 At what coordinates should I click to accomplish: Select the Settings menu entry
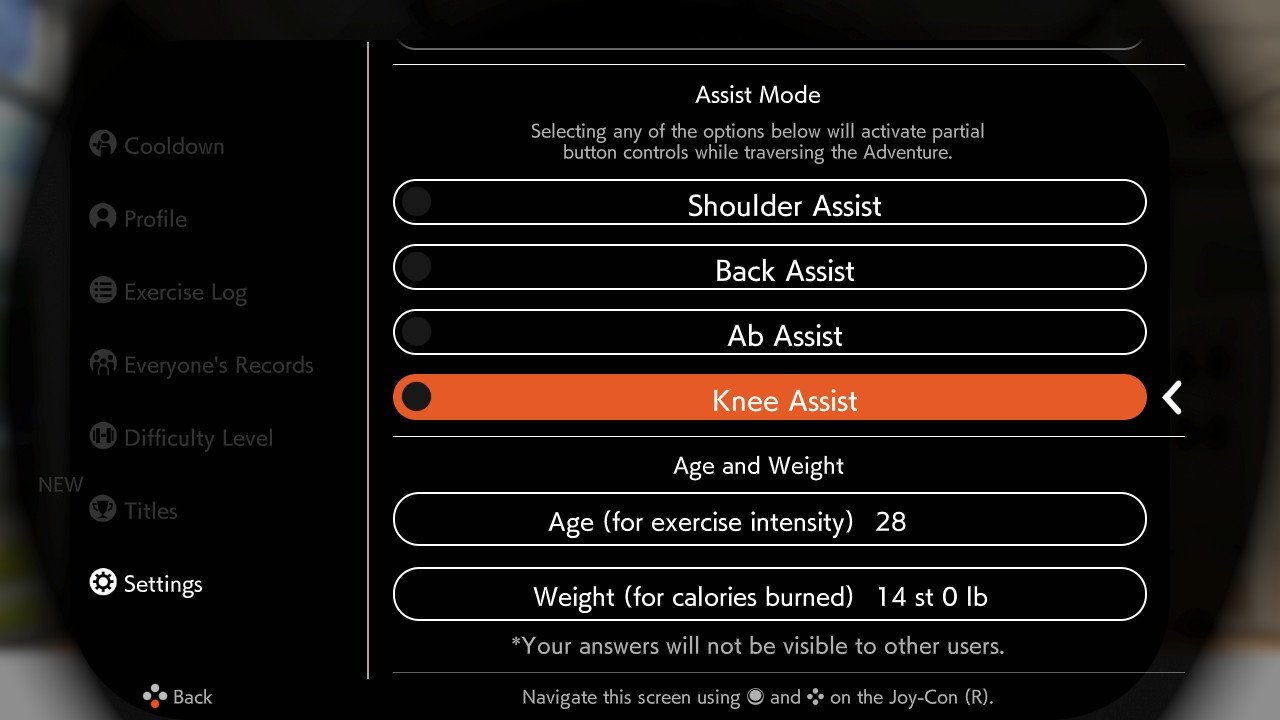(146, 584)
